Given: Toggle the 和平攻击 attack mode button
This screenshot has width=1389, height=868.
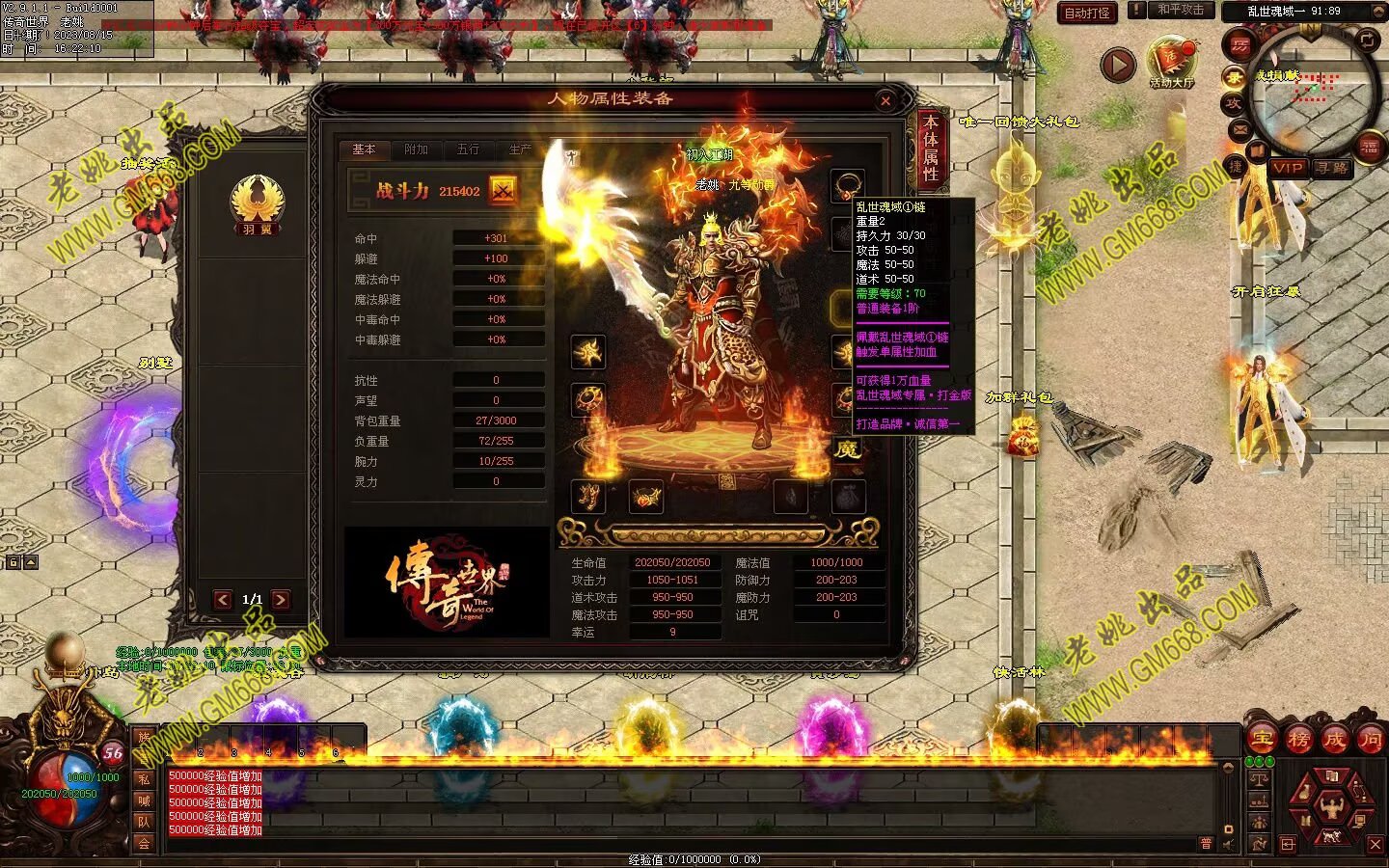Looking at the screenshot, I should click(x=1180, y=11).
